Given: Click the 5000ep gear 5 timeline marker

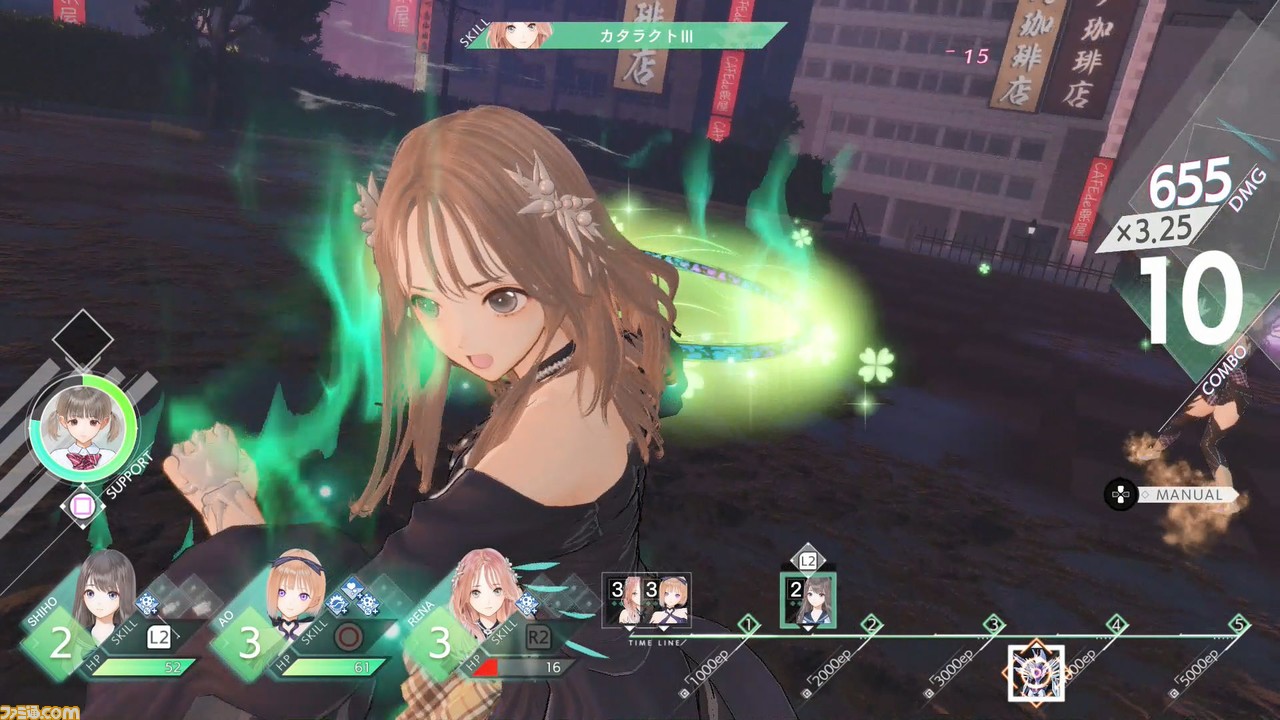Looking at the screenshot, I should point(1239,625).
